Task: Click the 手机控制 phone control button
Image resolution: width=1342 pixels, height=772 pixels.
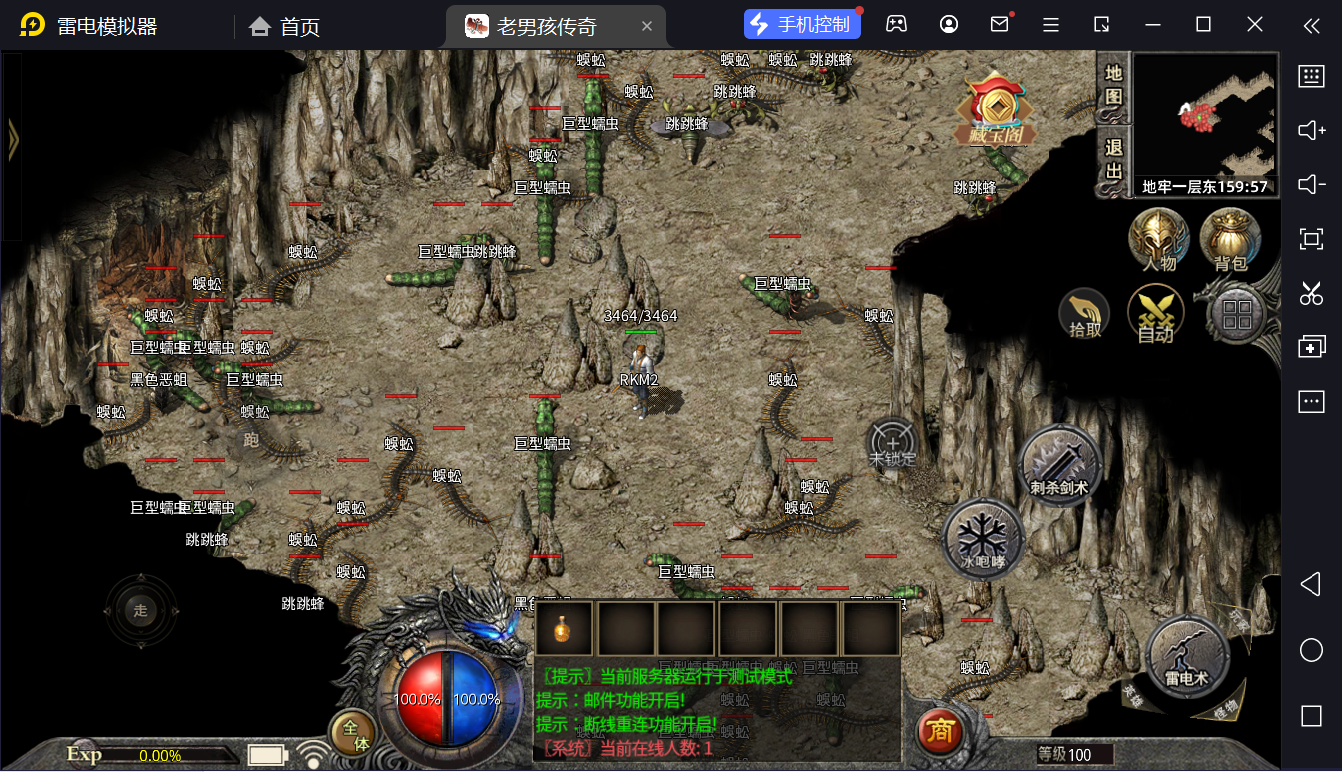Action: [x=802, y=25]
